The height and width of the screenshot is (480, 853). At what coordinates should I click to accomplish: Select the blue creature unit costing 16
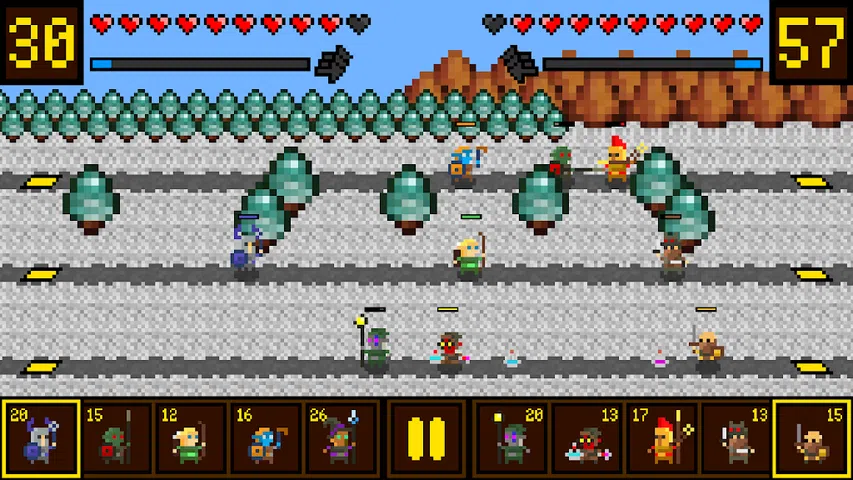[265, 438]
